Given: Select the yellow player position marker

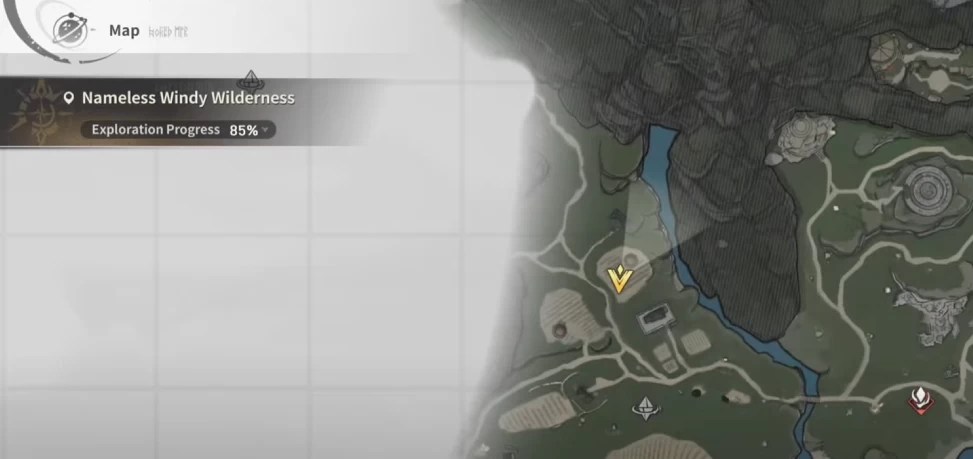Looking at the screenshot, I should click(621, 279).
